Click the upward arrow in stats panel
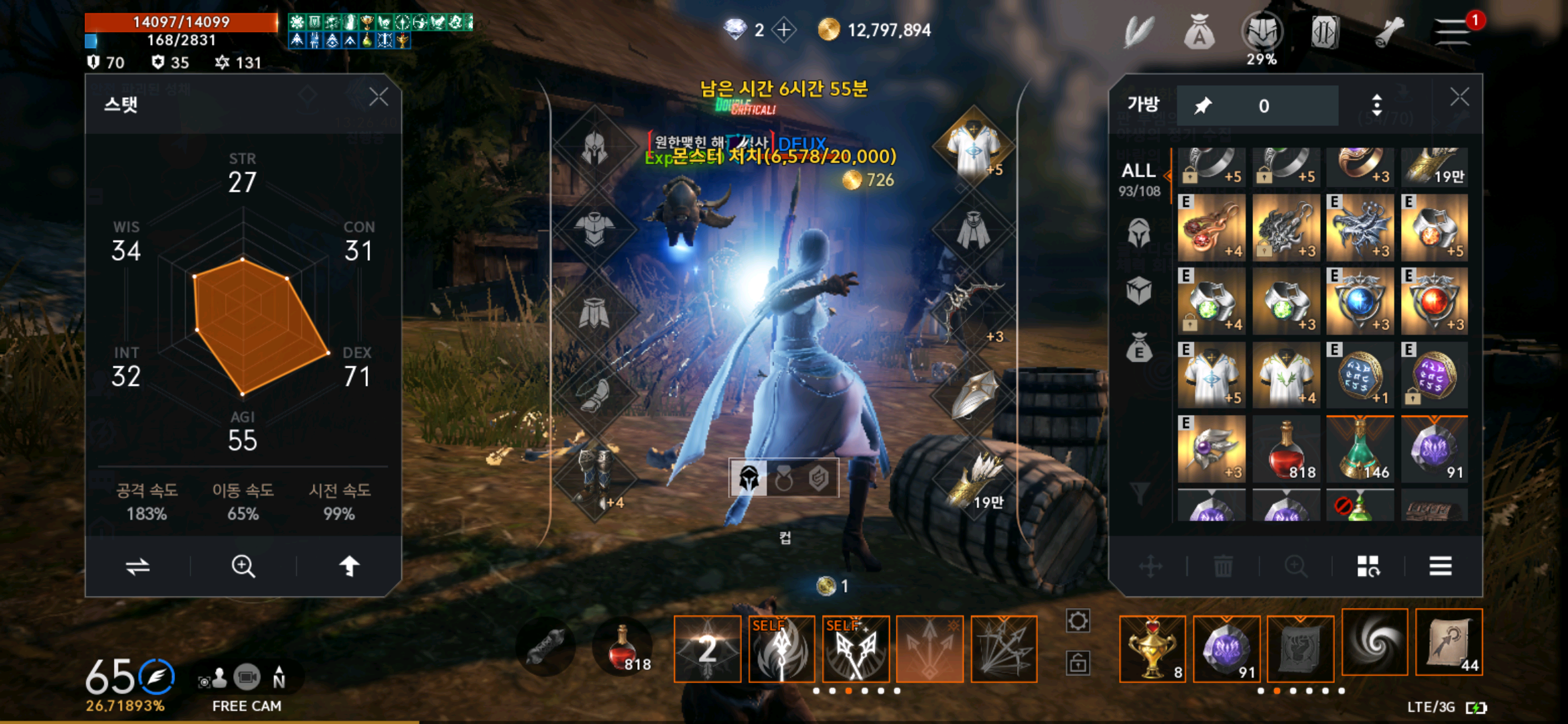Viewport: 1568px width, 724px height. coord(349,566)
